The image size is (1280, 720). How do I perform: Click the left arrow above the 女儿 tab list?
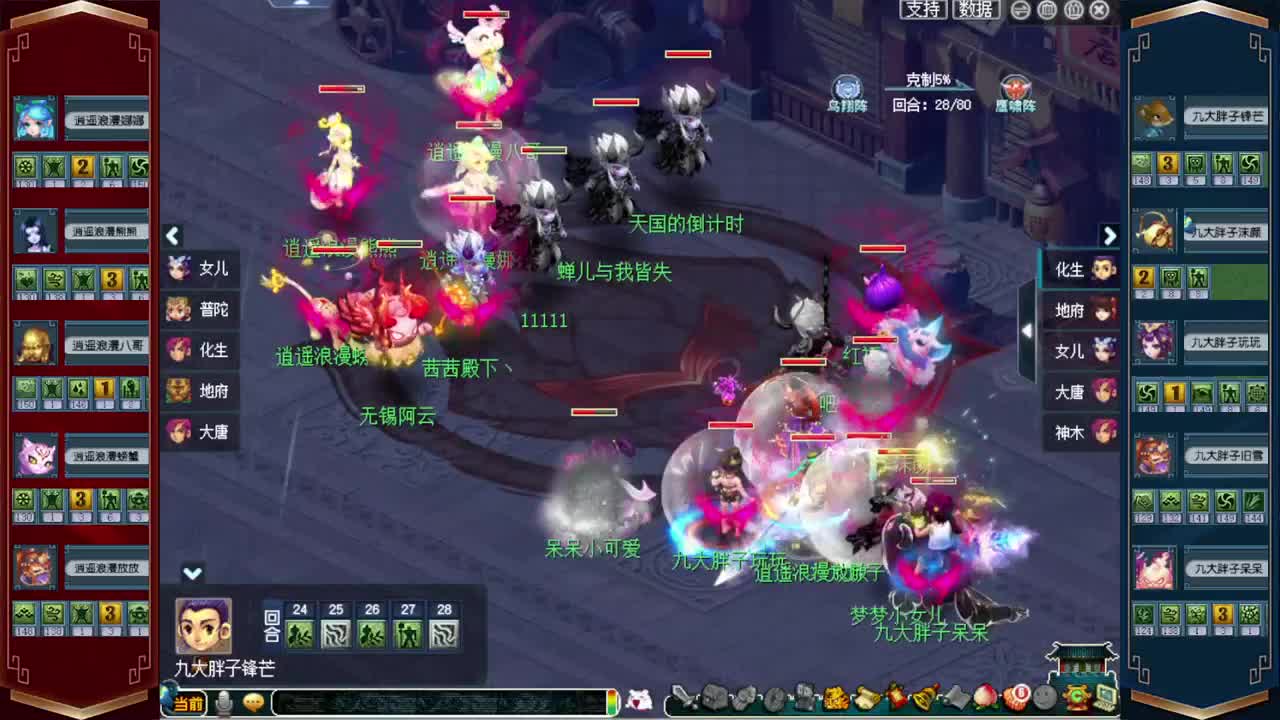pyautogui.click(x=173, y=236)
